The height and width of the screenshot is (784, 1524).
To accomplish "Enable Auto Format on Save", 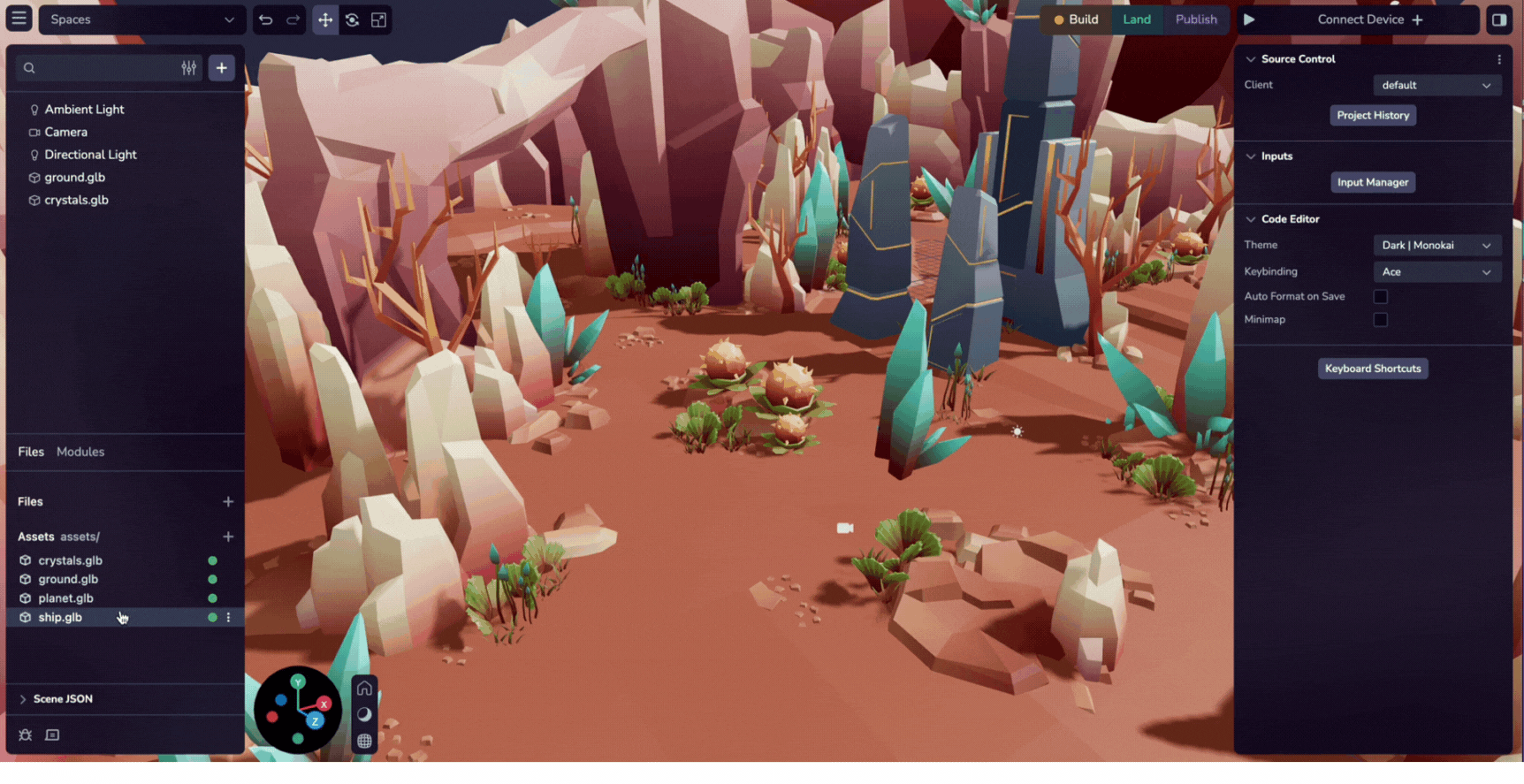I will 1381,296.
